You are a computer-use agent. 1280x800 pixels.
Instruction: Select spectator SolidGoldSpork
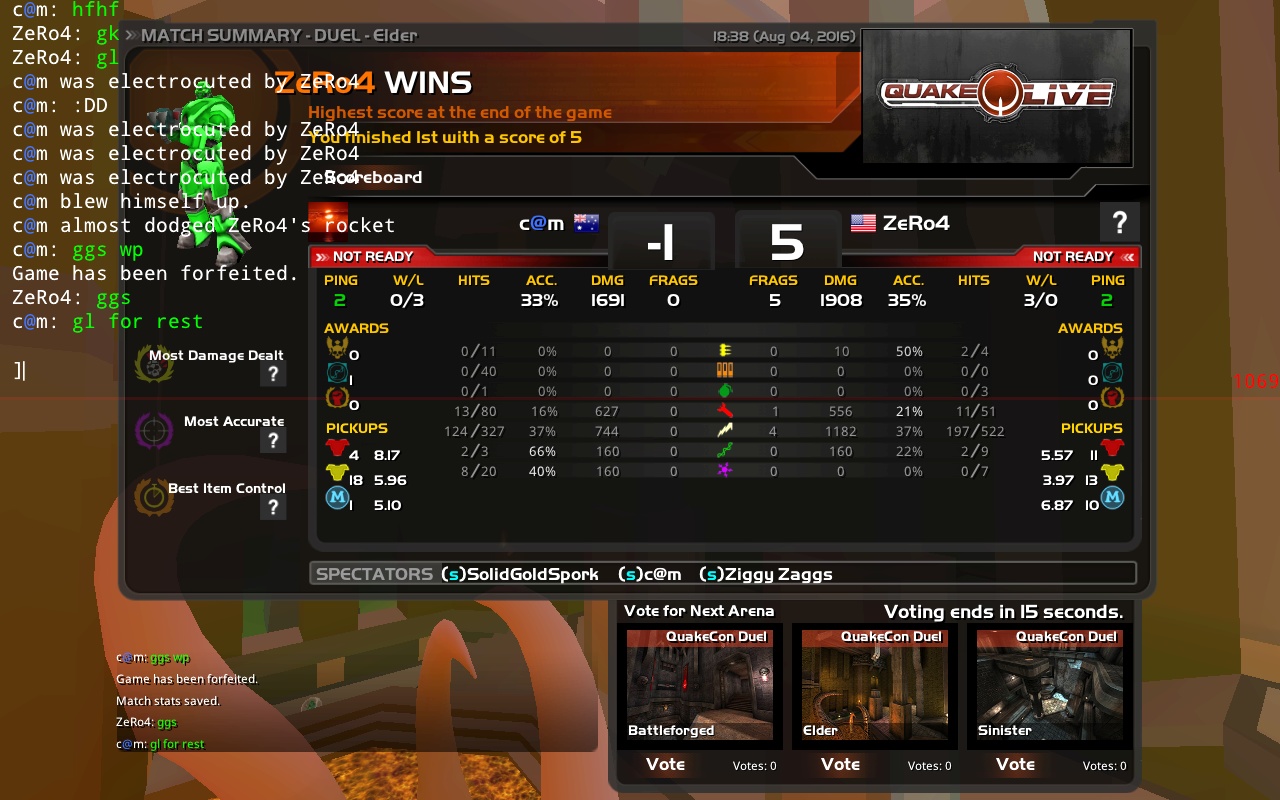(520, 574)
